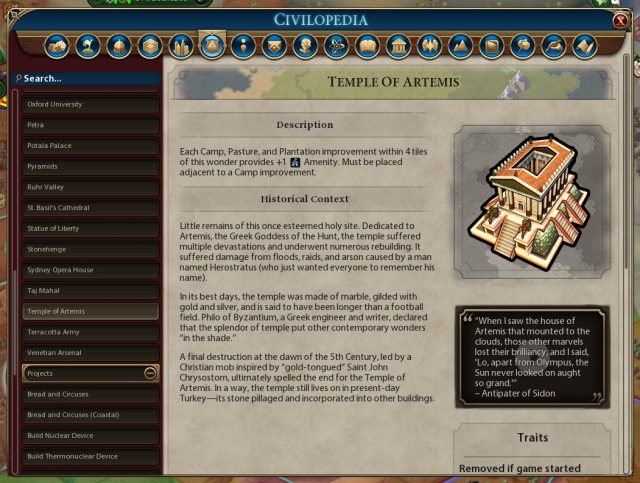Collapse the Projects section header
The image size is (640, 483).
click(x=150, y=373)
